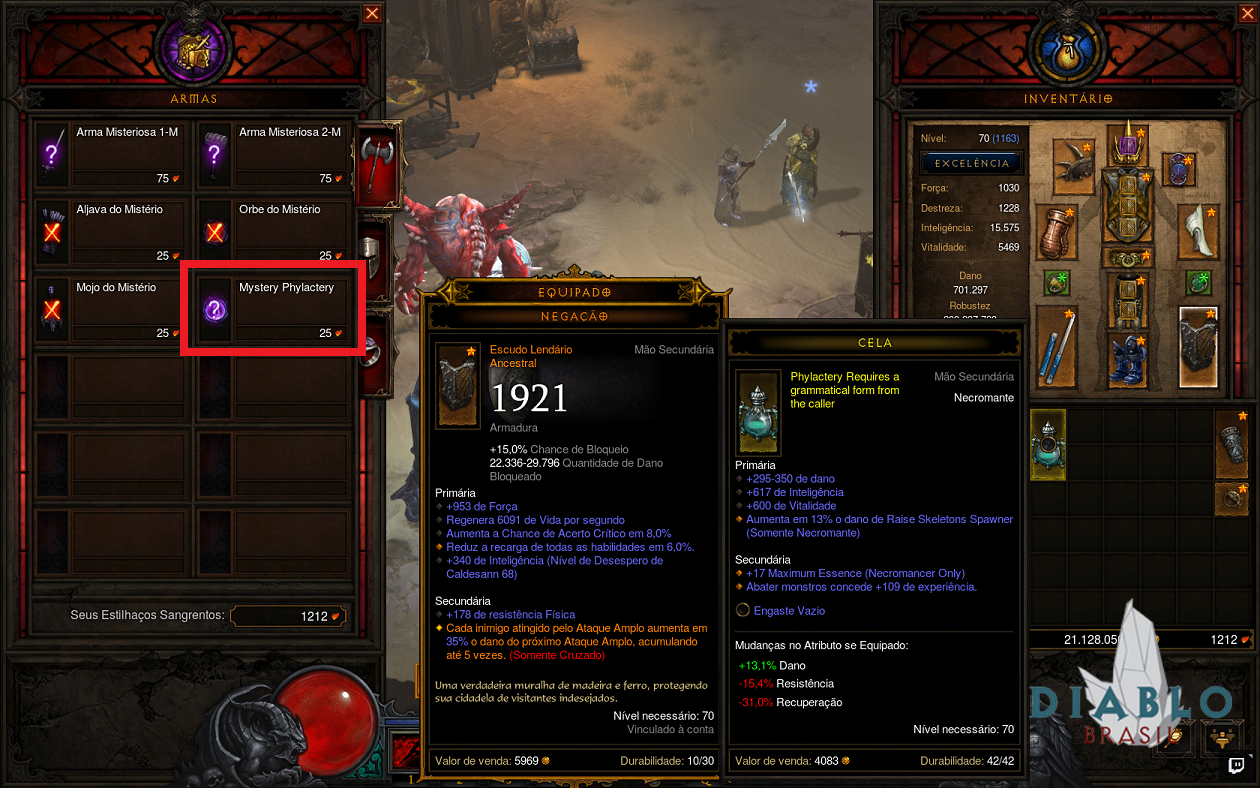The height and width of the screenshot is (788, 1260).
Task: Choose the Mojo do Mistério entry
Action: [109, 309]
